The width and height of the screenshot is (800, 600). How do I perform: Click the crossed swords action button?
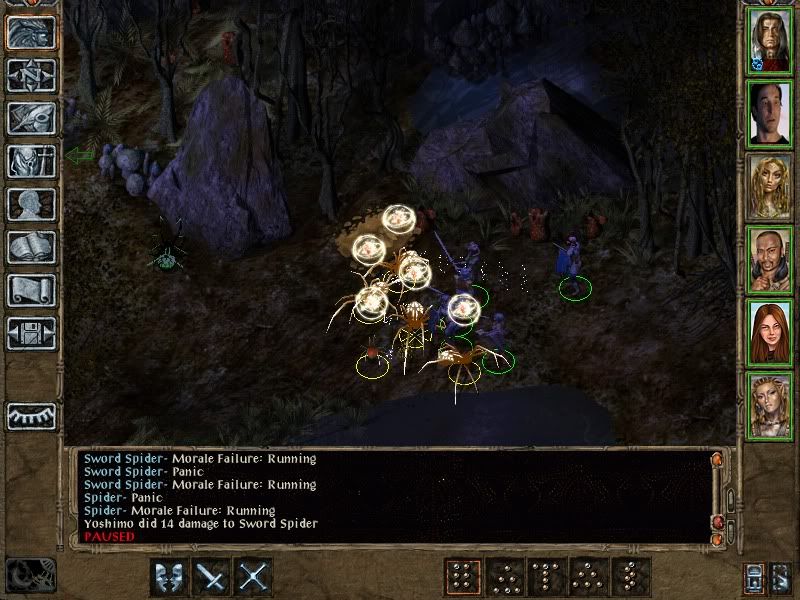coord(254,577)
